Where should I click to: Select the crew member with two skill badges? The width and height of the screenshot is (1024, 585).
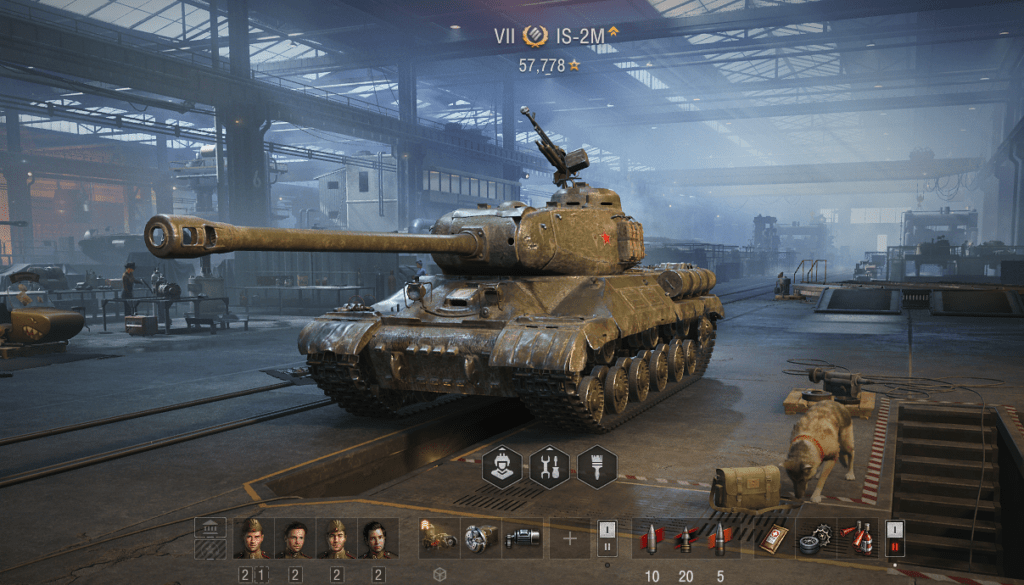click(252, 538)
